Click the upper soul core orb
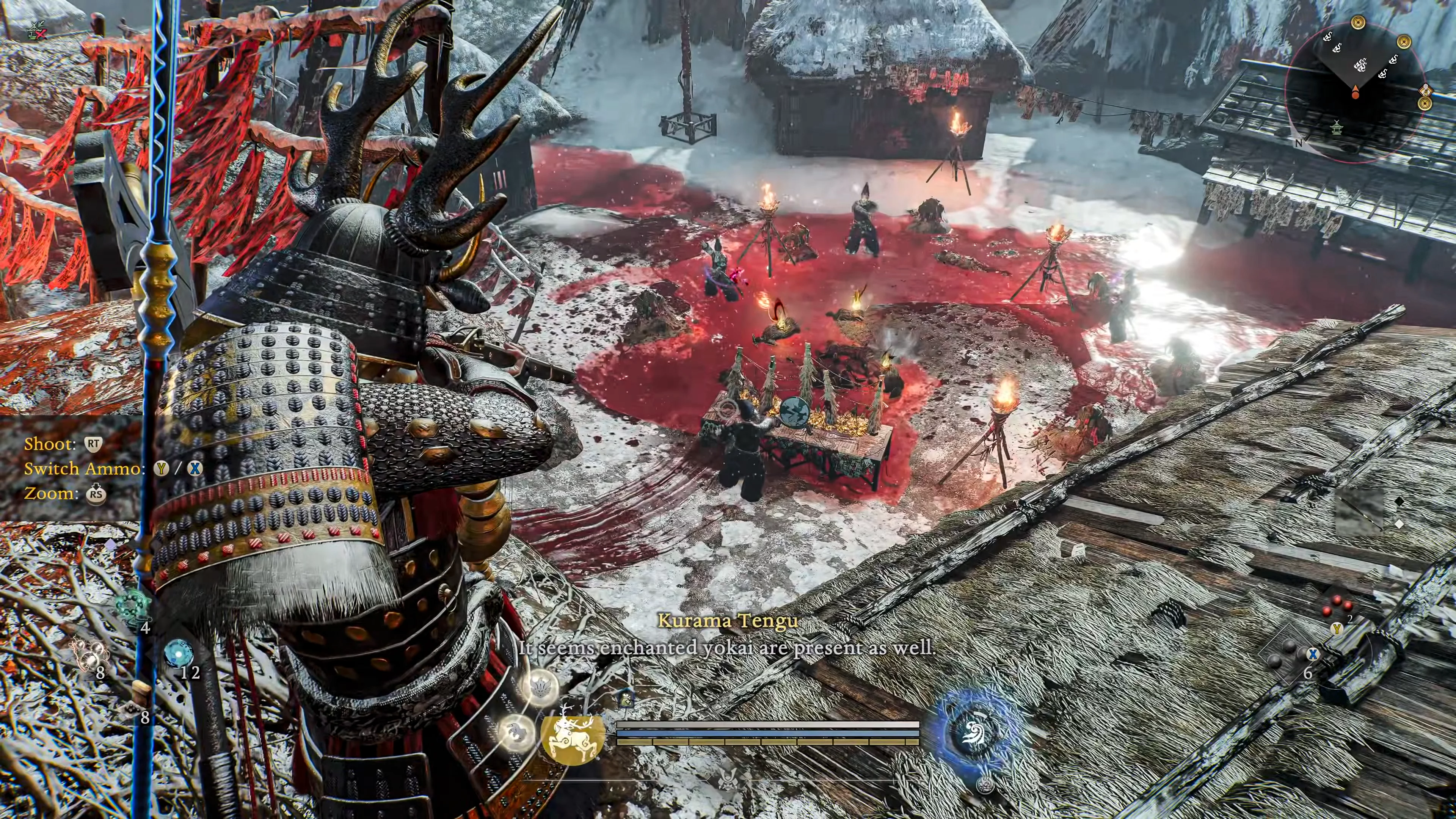Image resolution: width=1456 pixels, height=819 pixels. pos(540,687)
